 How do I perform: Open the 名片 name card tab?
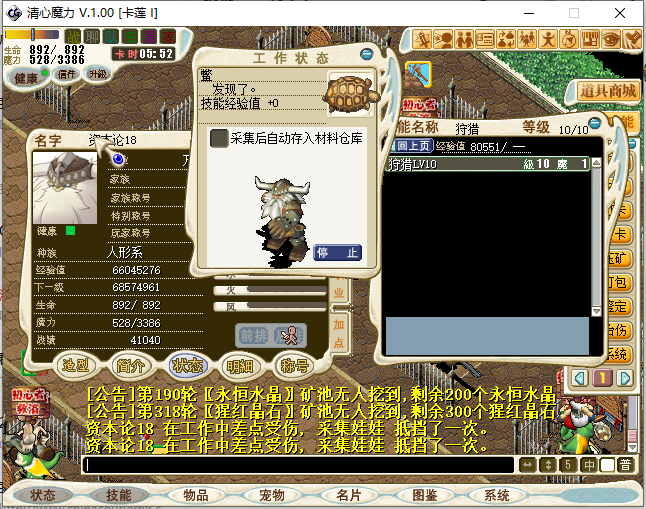pyautogui.click(x=348, y=495)
